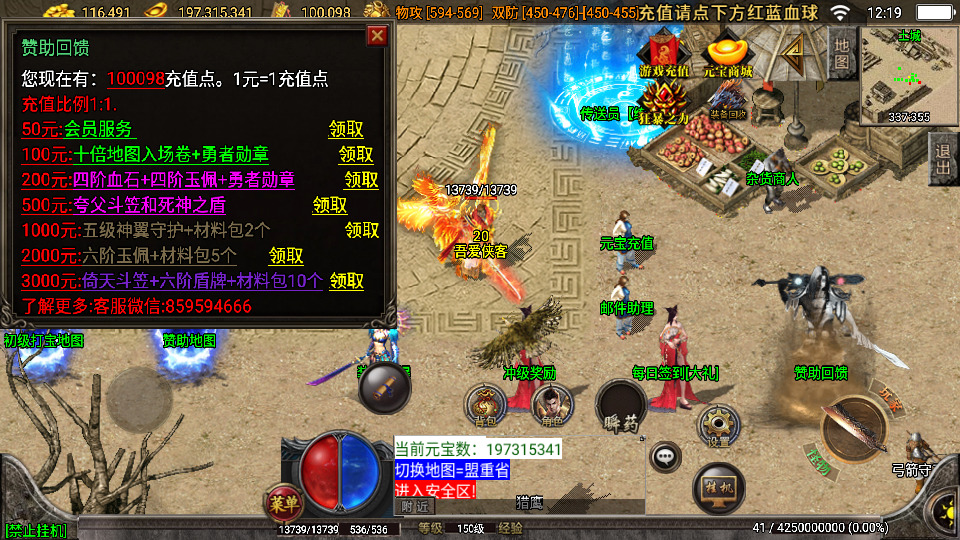Claim the 3000元 倚天斗笠 reward

346,281
